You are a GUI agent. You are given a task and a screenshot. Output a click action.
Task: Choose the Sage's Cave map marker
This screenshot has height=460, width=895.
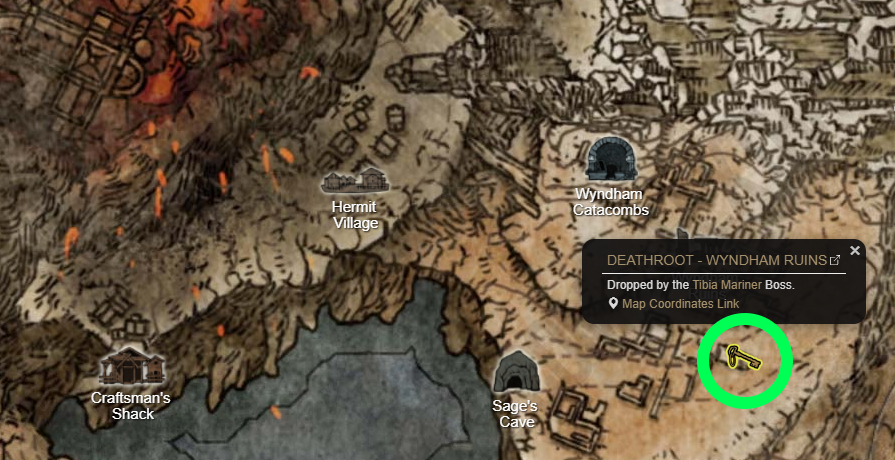tap(516, 374)
